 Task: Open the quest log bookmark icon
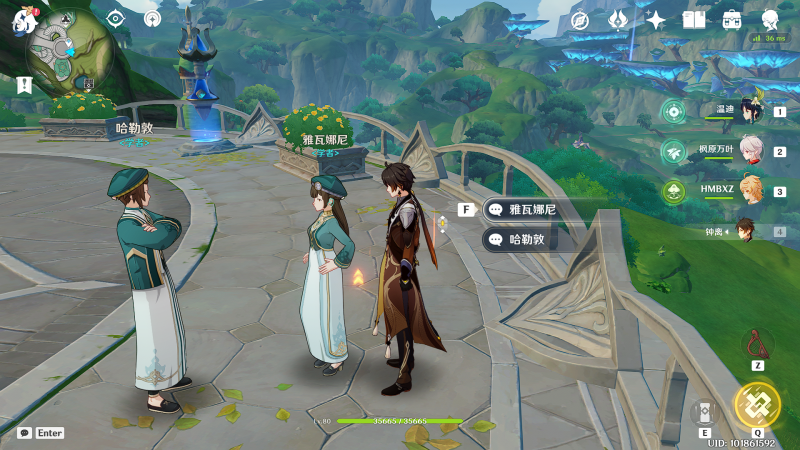point(24,85)
